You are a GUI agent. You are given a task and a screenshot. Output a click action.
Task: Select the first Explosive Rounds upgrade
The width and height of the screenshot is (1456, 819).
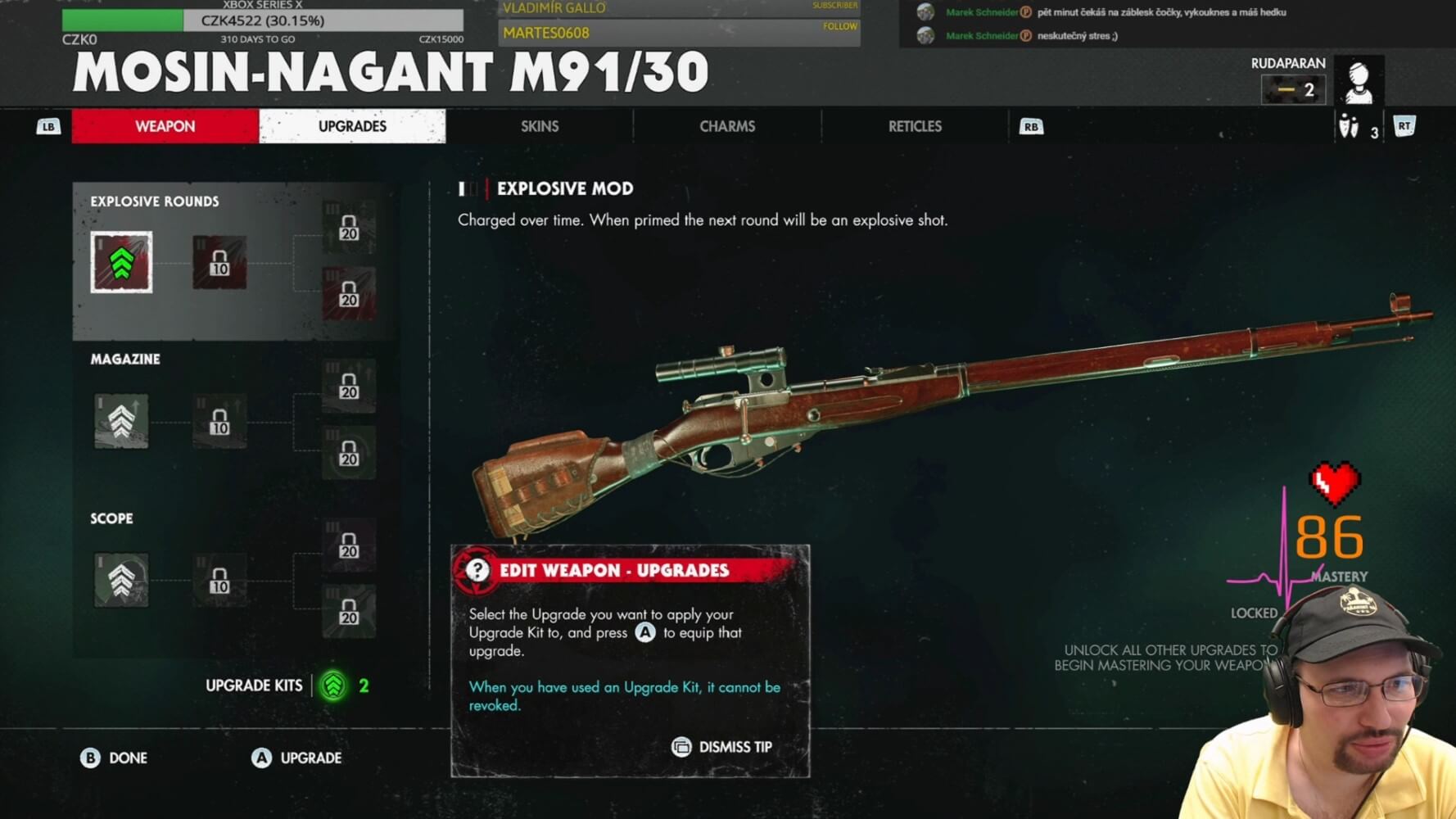(121, 262)
